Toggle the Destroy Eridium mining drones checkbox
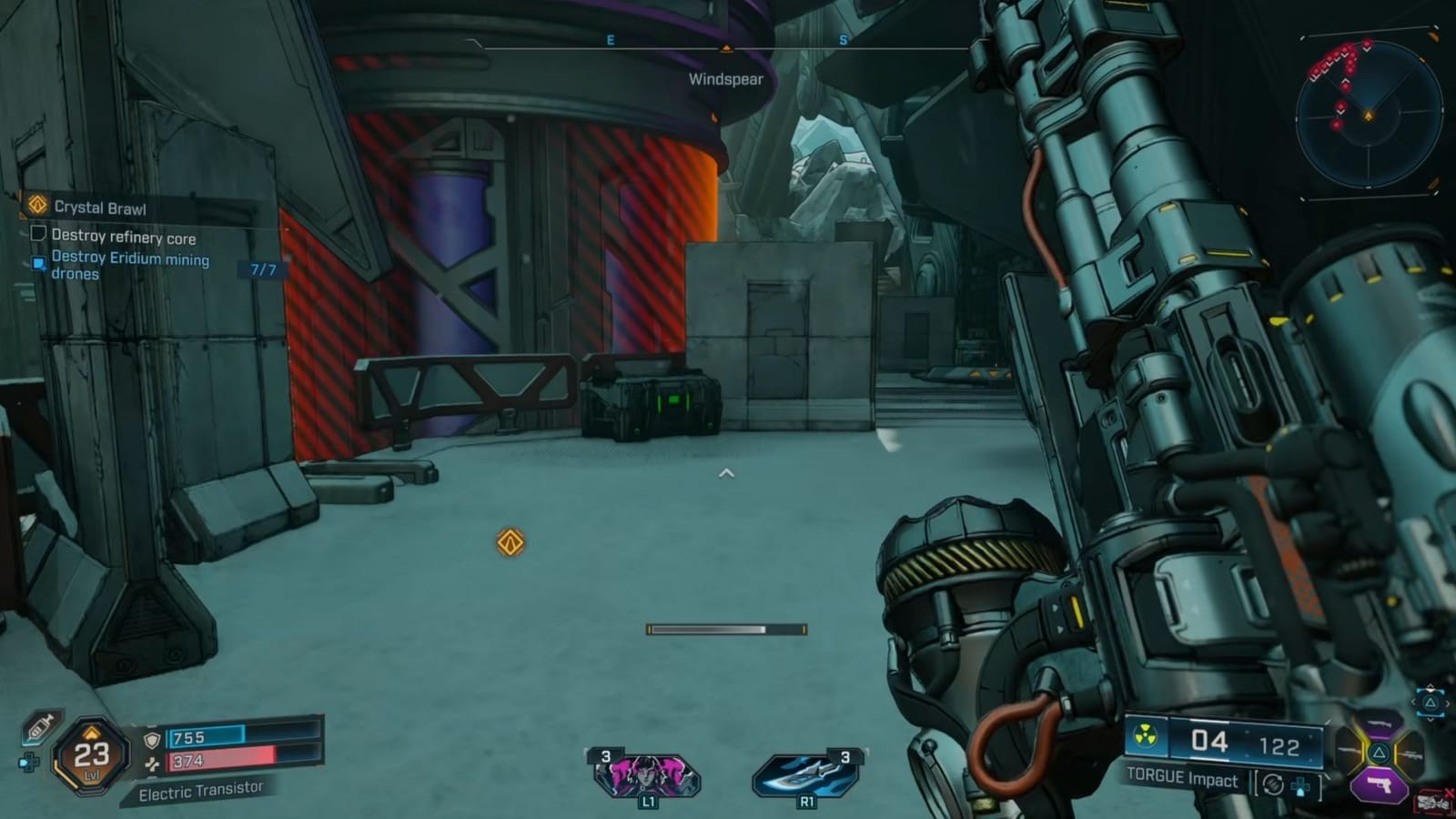 coord(36,263)
